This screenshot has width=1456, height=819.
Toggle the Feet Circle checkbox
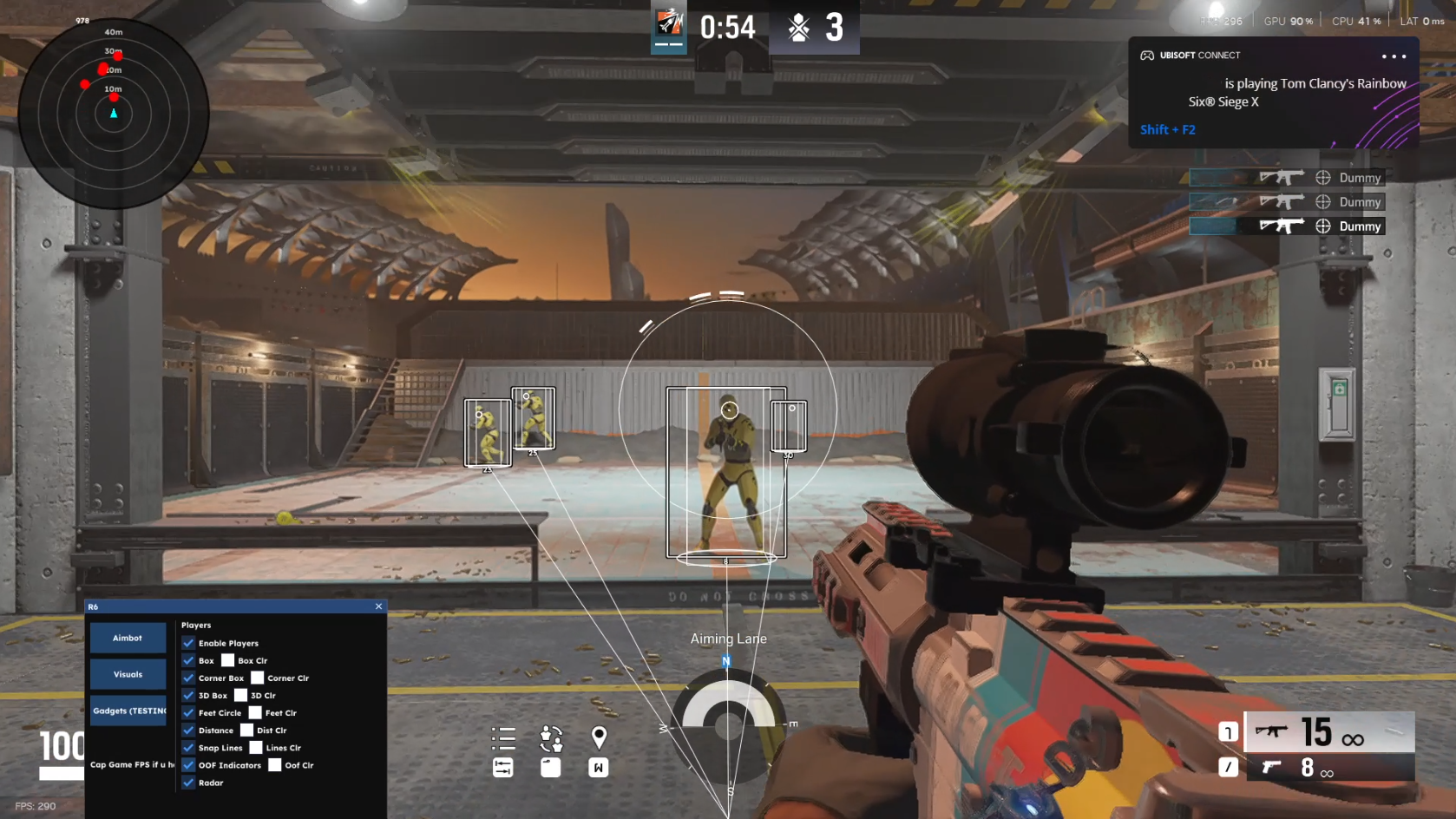pos(188,712)
